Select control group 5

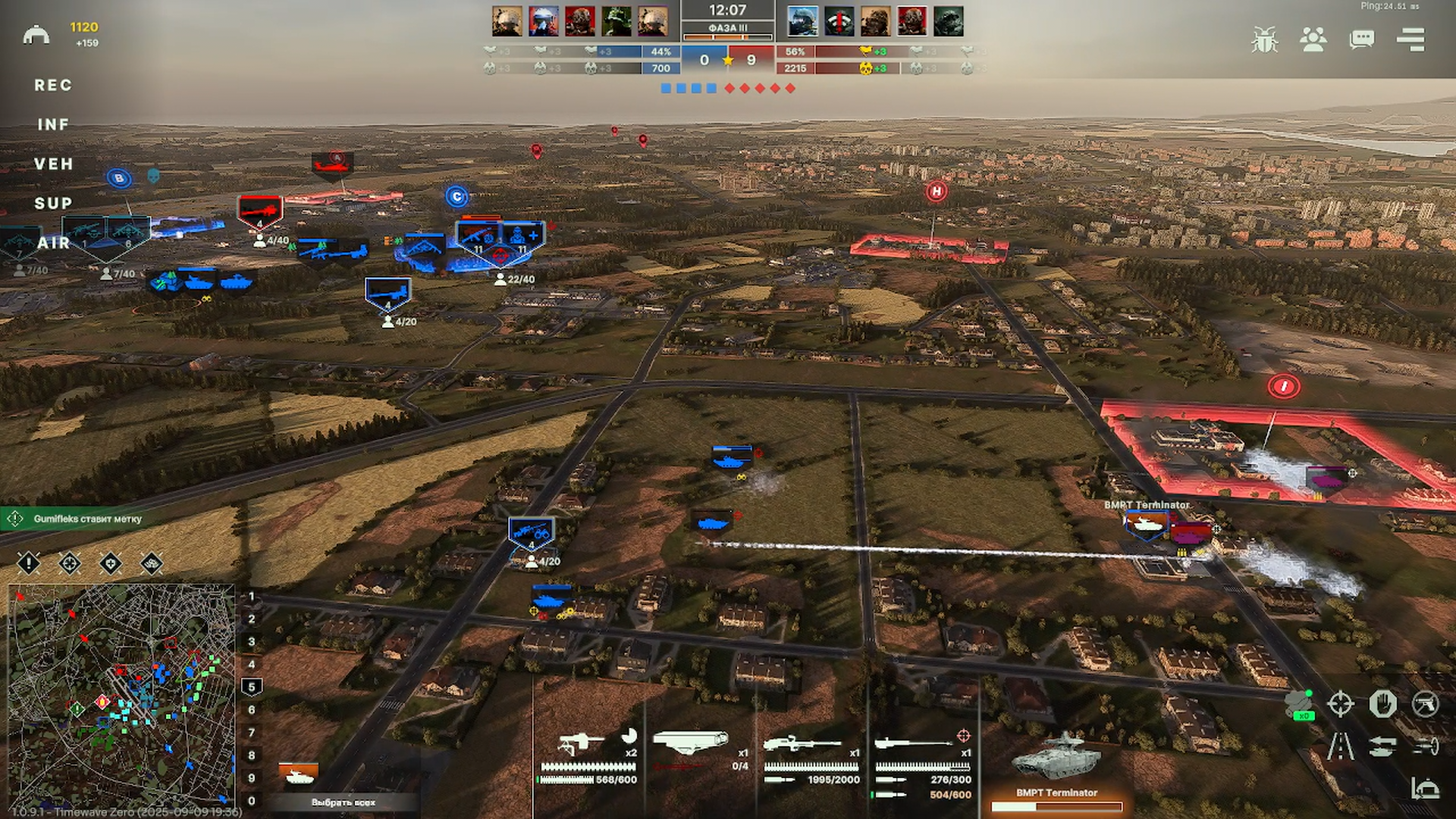click(x=252, y=687)
